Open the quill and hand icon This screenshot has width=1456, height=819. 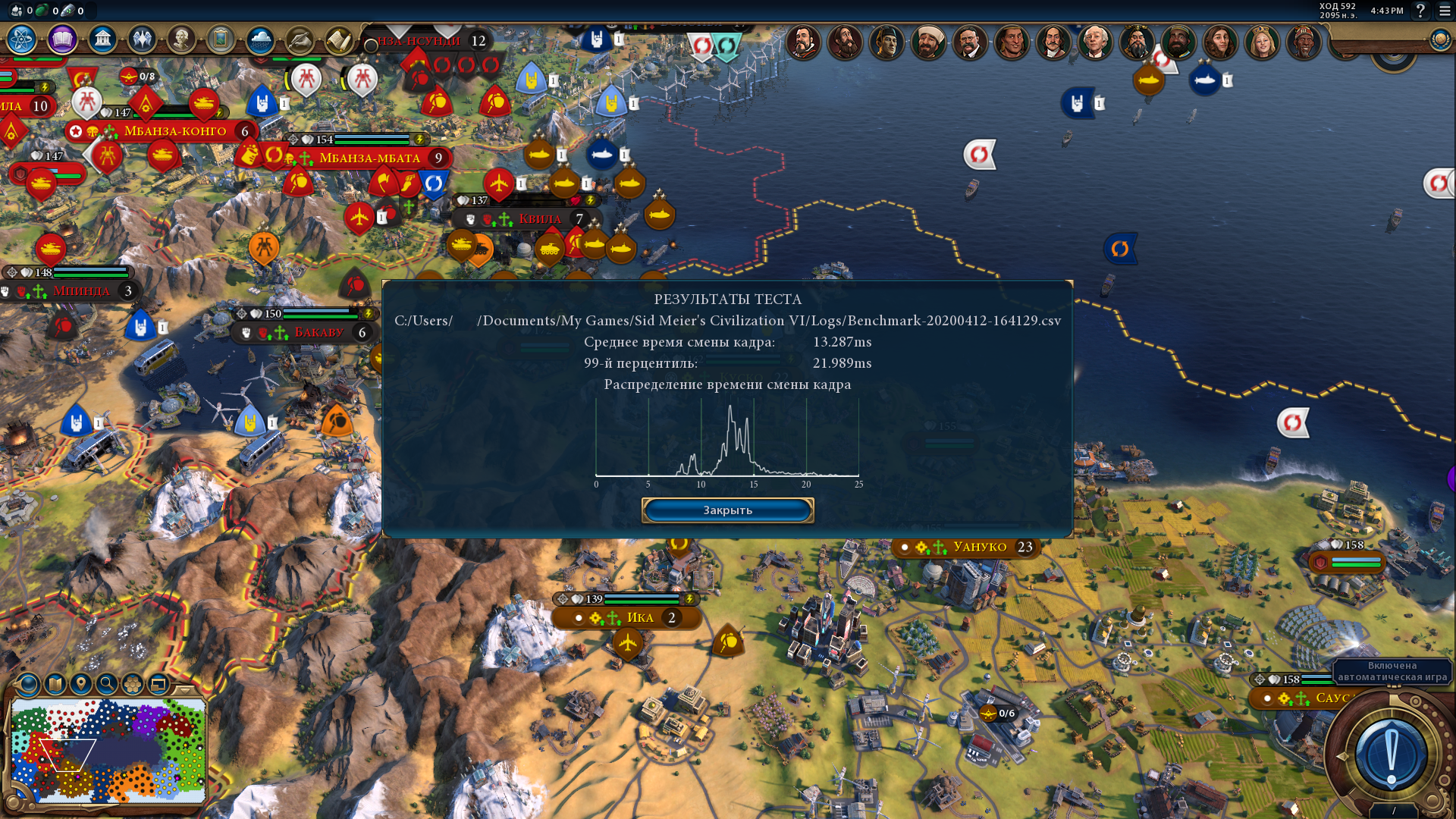(x=300, y=39)
